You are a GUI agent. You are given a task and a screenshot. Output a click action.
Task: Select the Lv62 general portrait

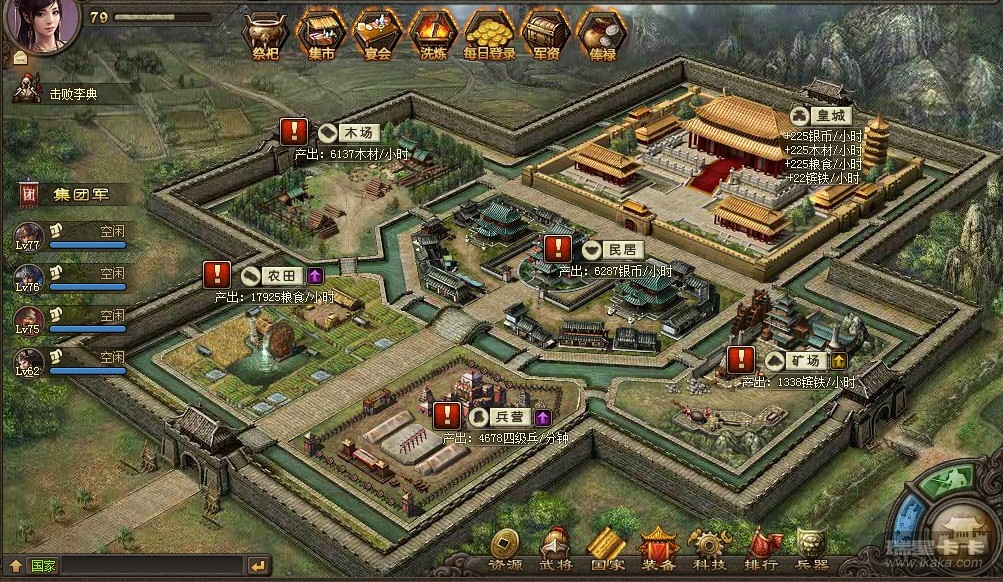tap(28, 362)
